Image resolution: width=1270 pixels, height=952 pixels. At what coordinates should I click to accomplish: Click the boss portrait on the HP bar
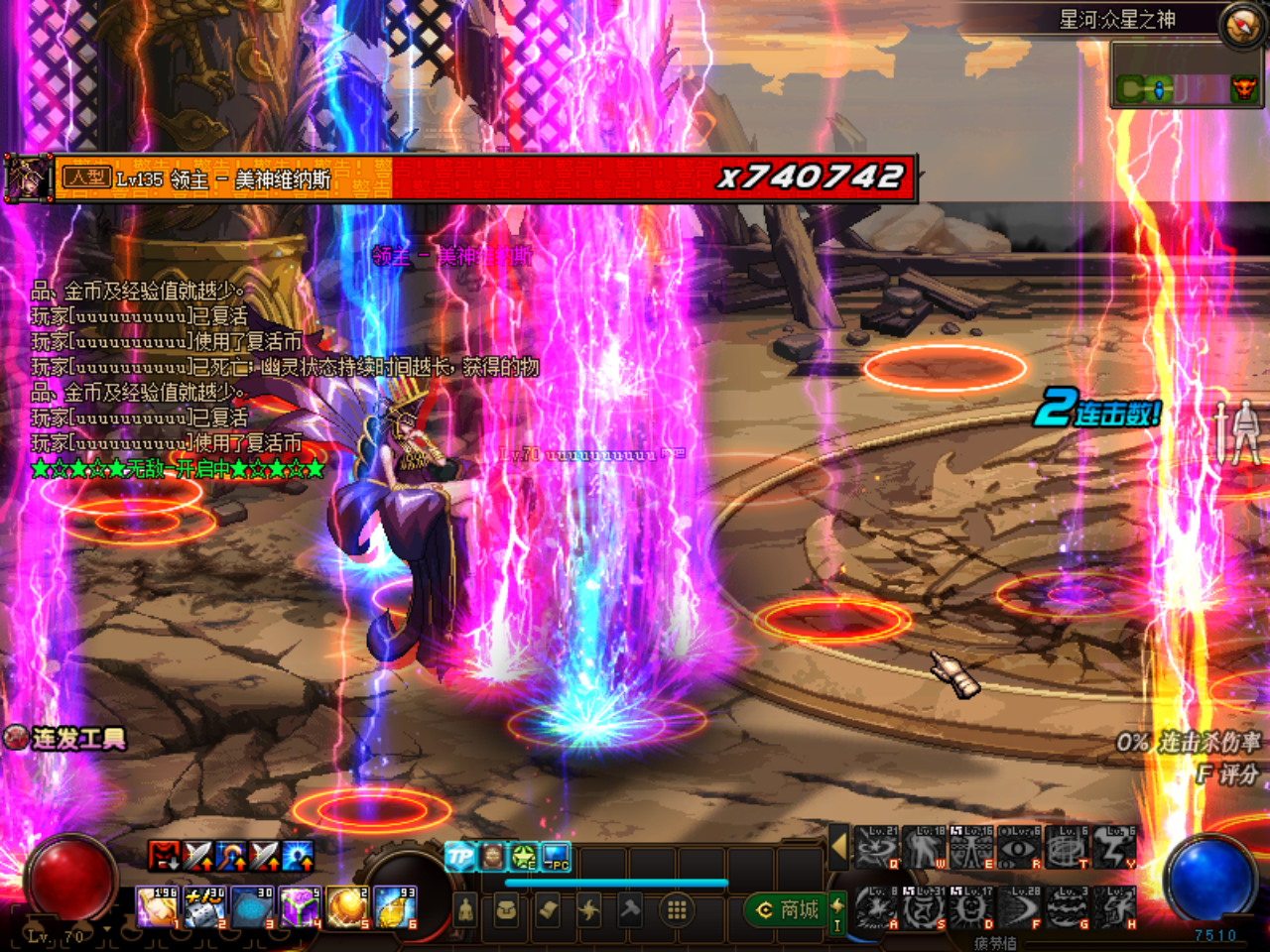[28, 178]
